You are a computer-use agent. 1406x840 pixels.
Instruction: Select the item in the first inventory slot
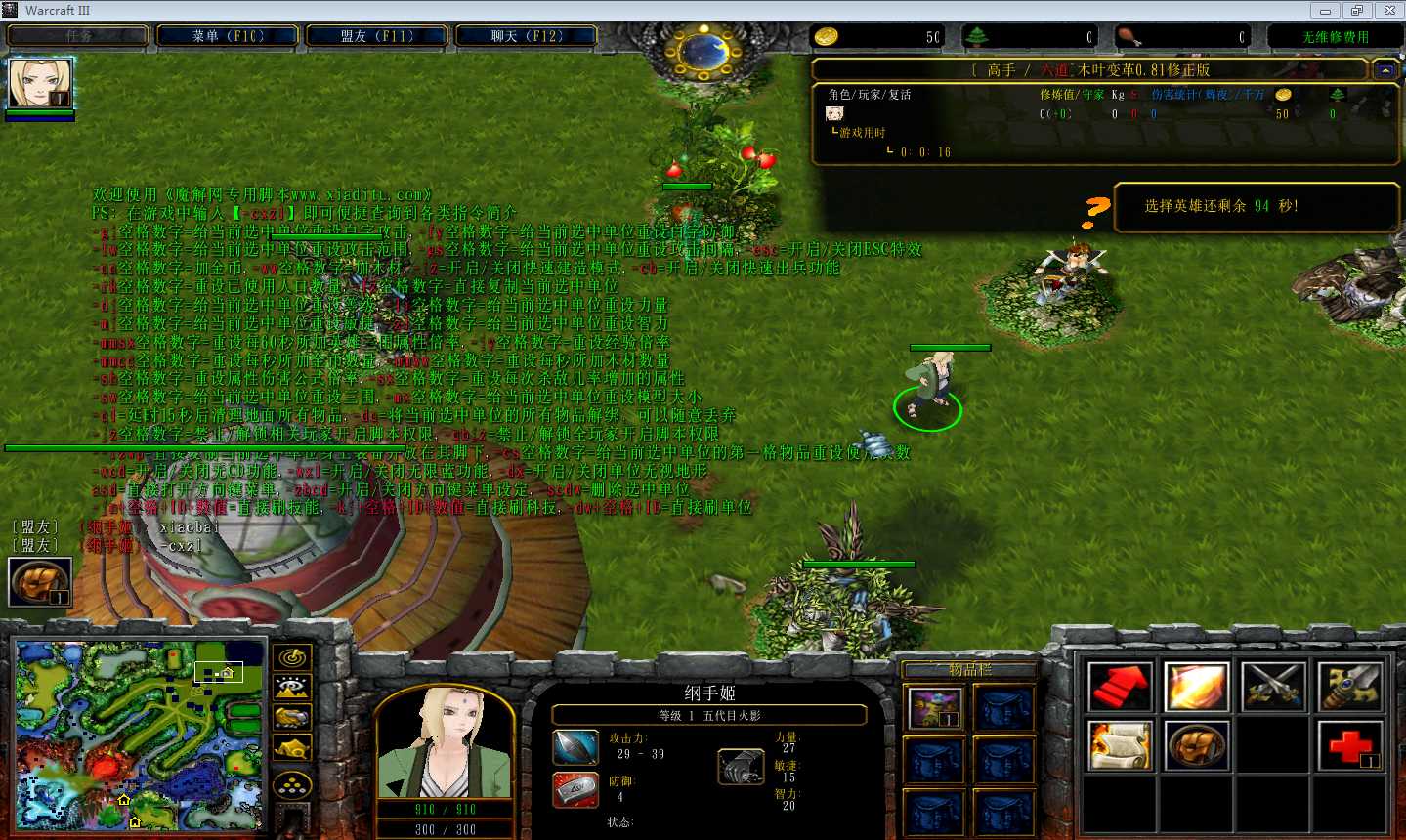[x=934, y=708]
